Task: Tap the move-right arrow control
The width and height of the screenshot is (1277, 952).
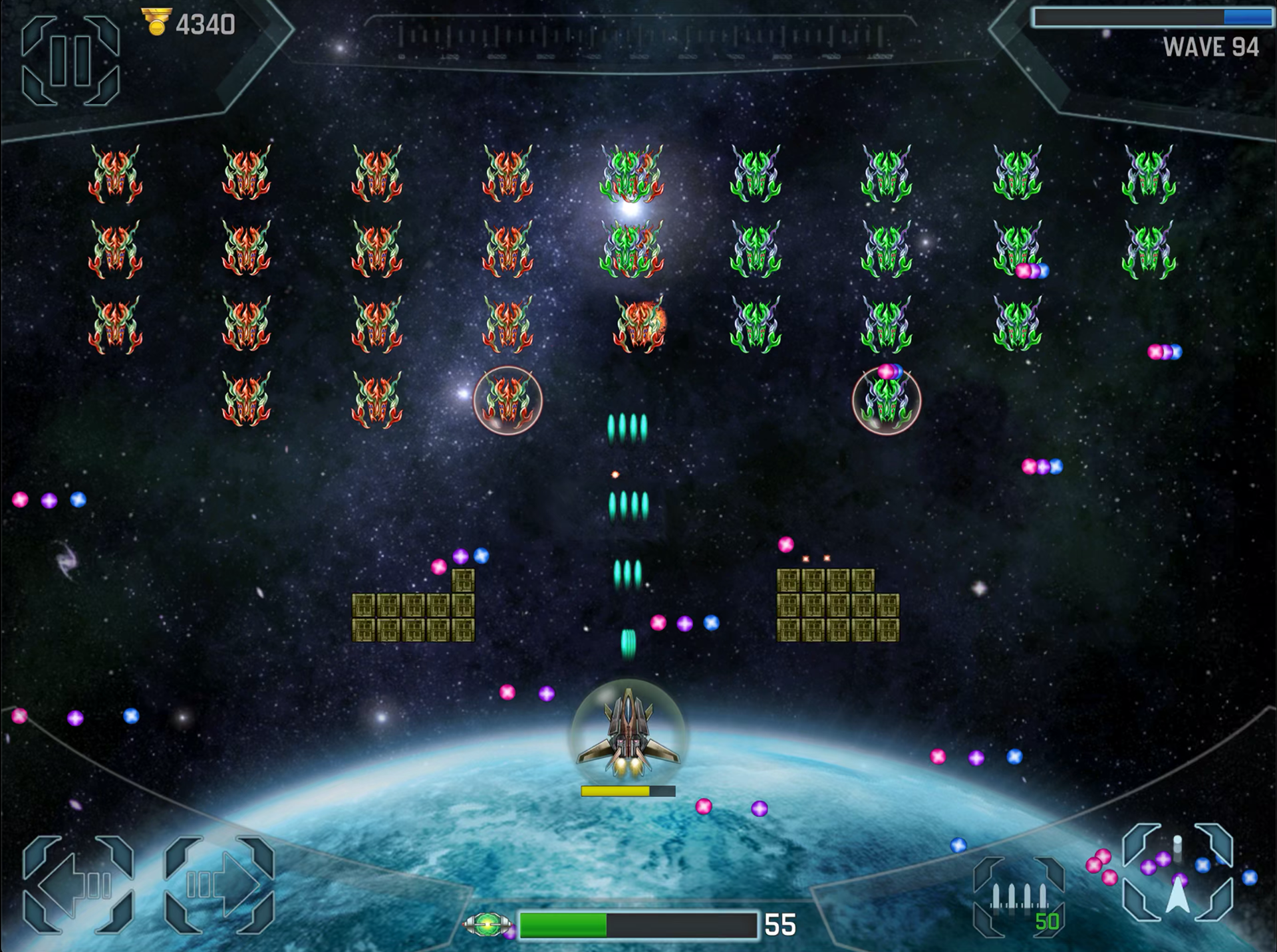Action: (219, 884)
